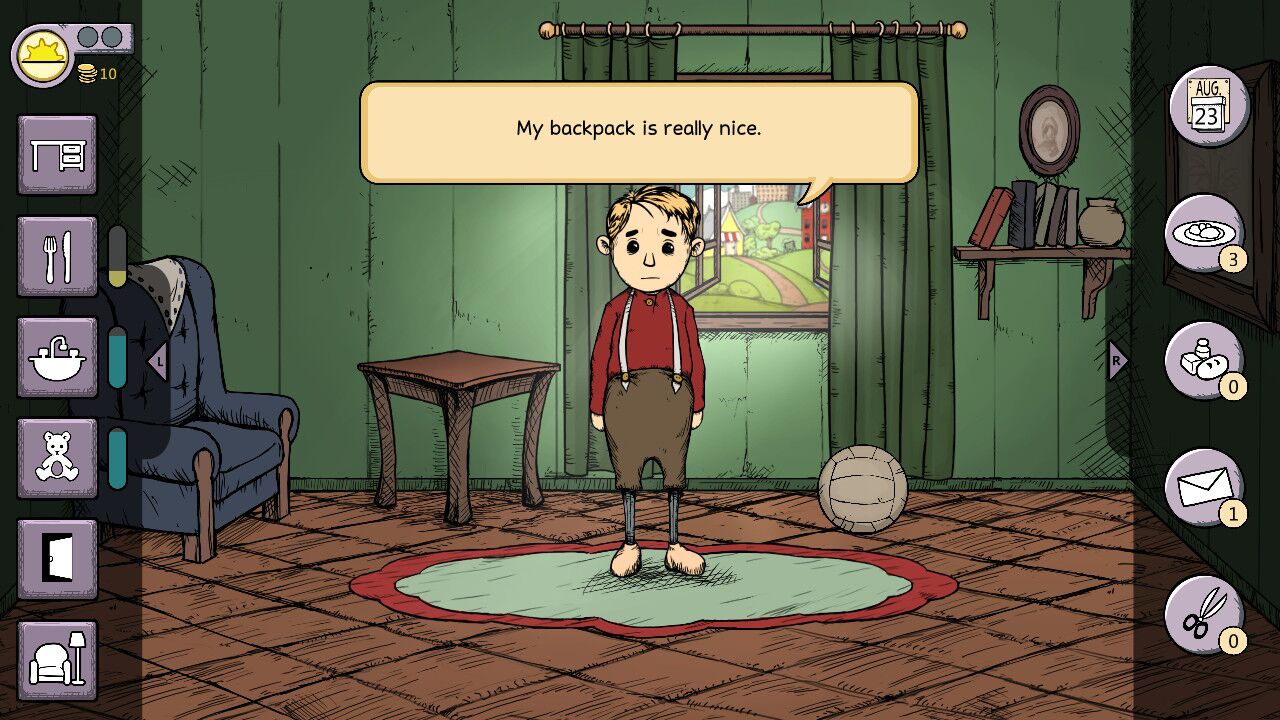Open the meals inventory showing 3 portions
The width and height of the screenshot is (1280, 720).
pos(1205,235)
